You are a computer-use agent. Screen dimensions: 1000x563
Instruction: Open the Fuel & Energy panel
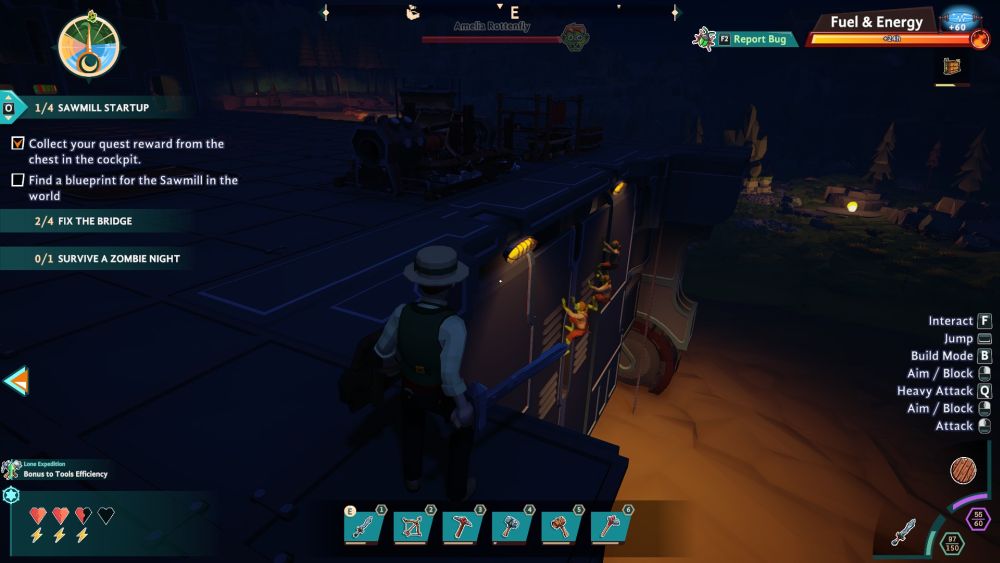pyautogui.click(x=877, y=23)
